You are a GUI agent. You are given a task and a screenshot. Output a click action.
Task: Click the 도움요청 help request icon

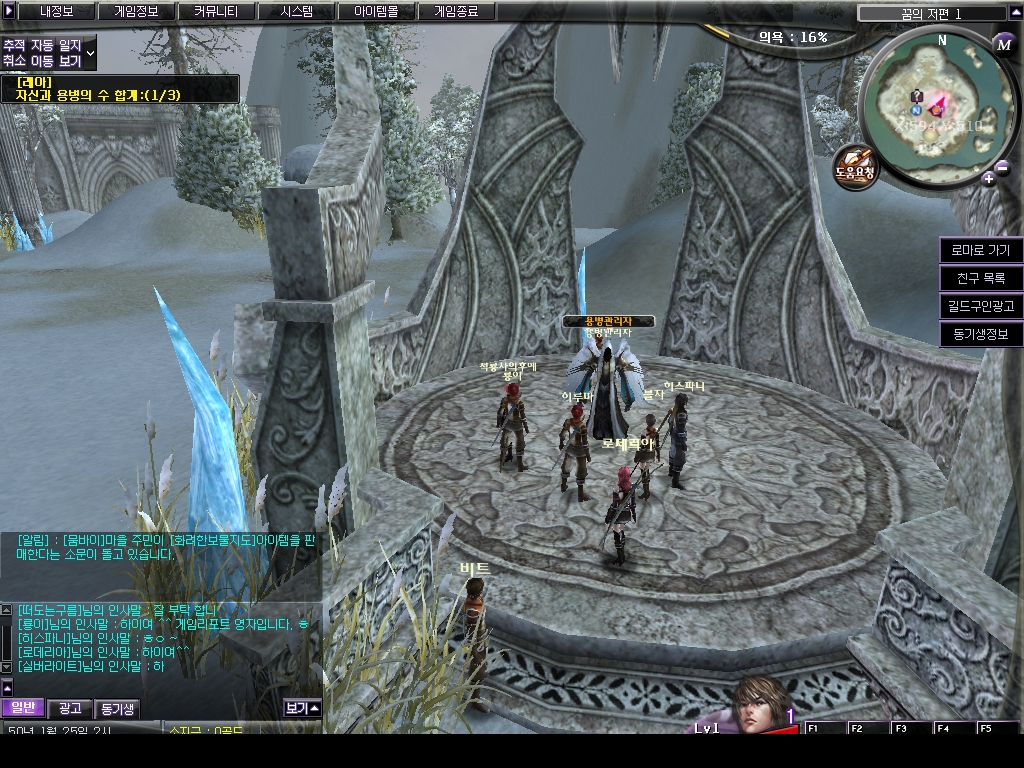coord(855,163)
